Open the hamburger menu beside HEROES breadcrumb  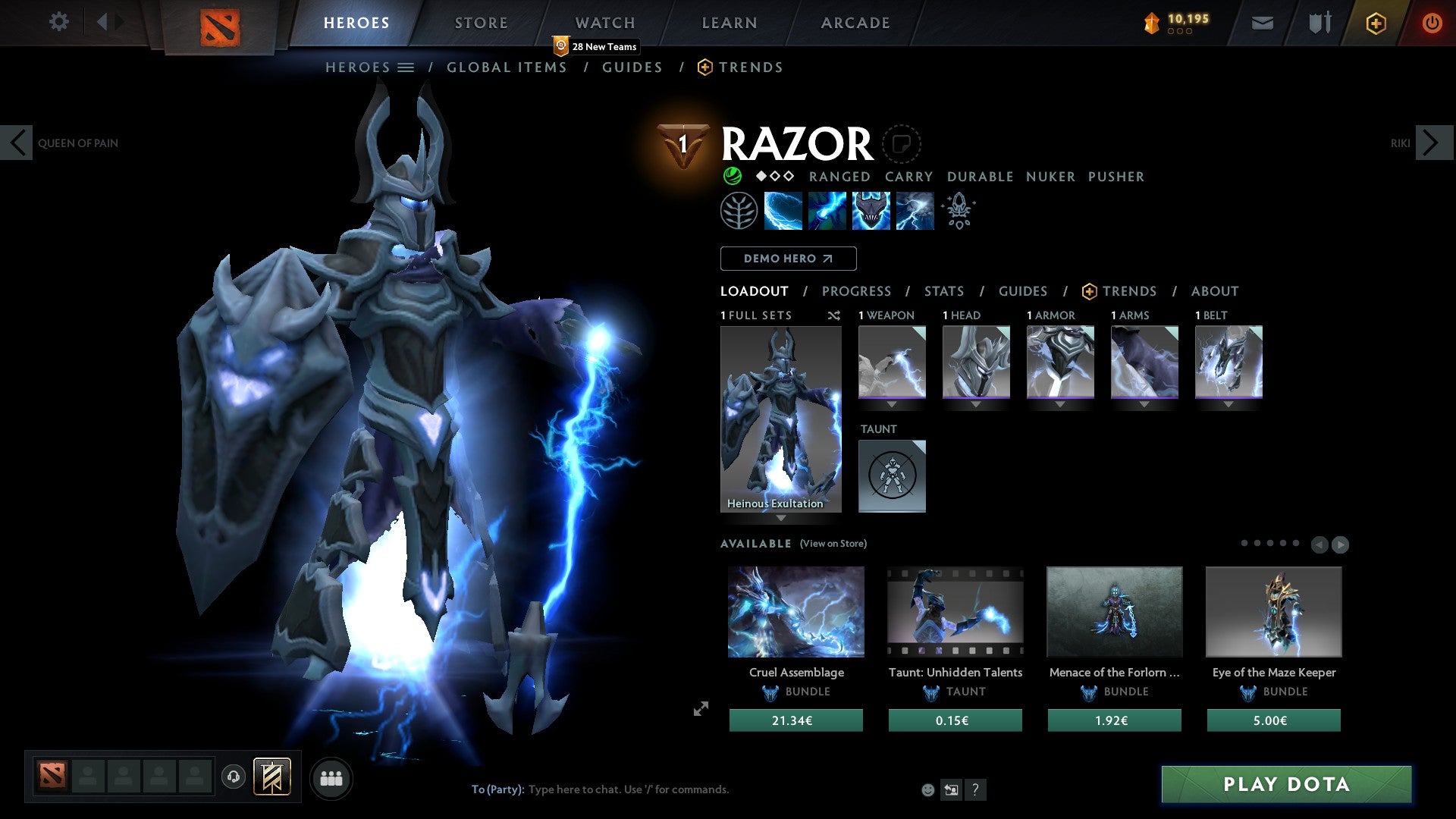406,67
